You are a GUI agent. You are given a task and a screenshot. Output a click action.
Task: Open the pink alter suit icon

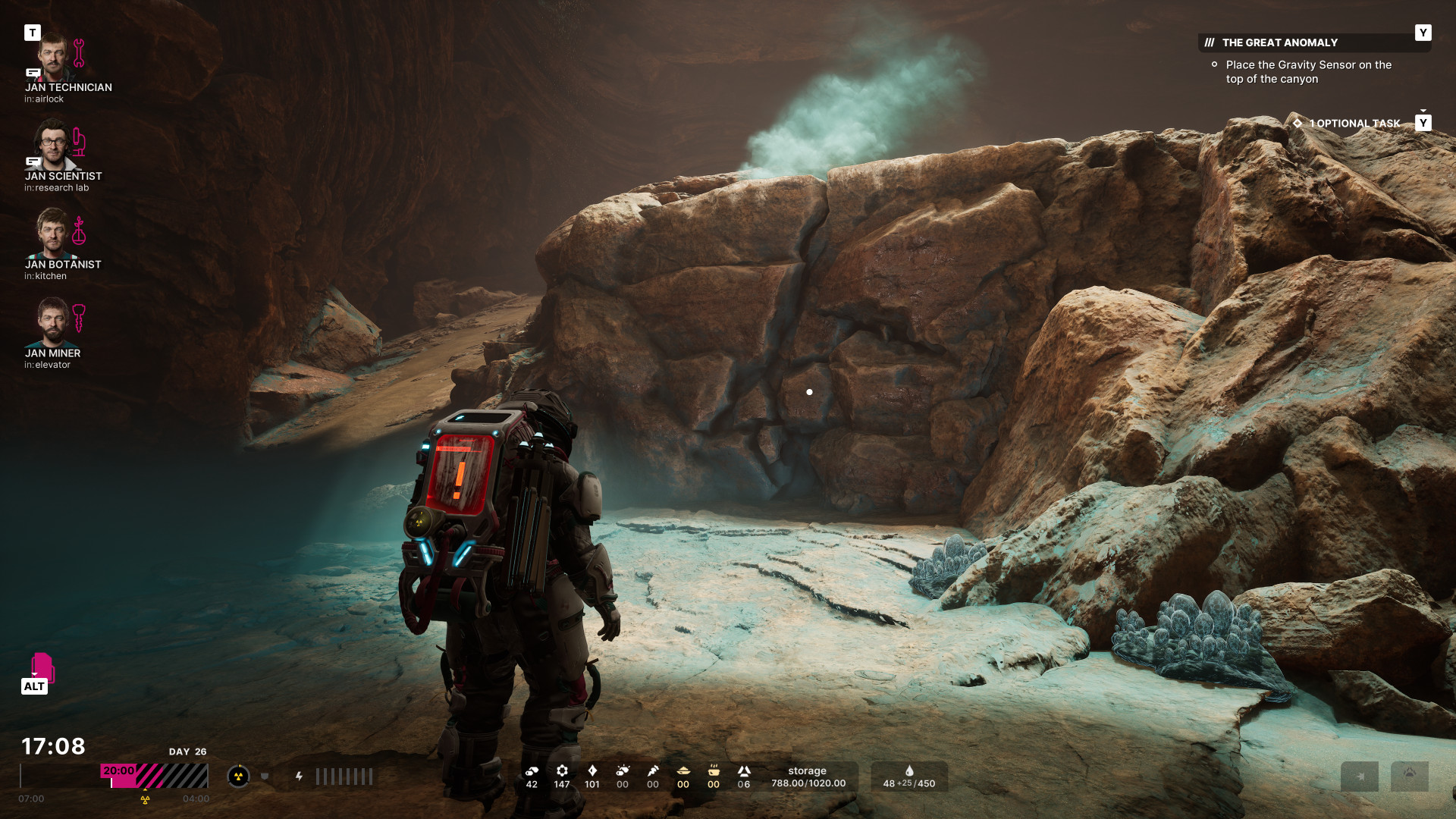(42, 667)
